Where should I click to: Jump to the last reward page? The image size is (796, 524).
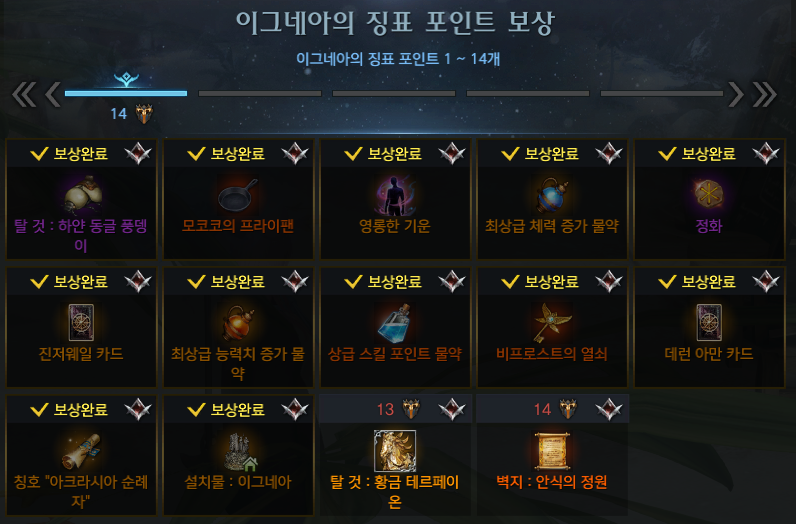(765, 93)
